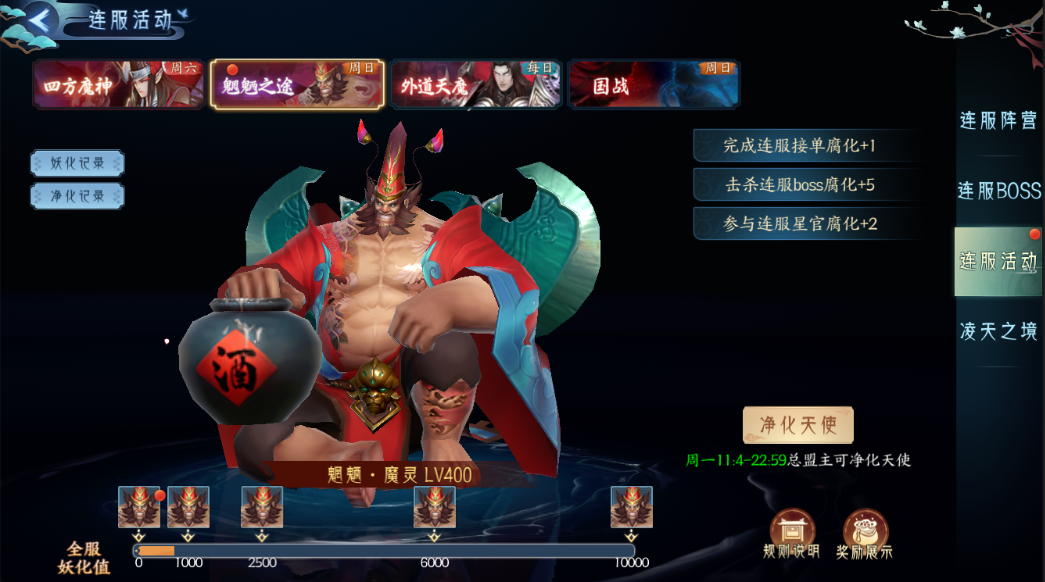Select the reward portrait above 10000
1045x582 pixels.
click(x=632, y=507)
